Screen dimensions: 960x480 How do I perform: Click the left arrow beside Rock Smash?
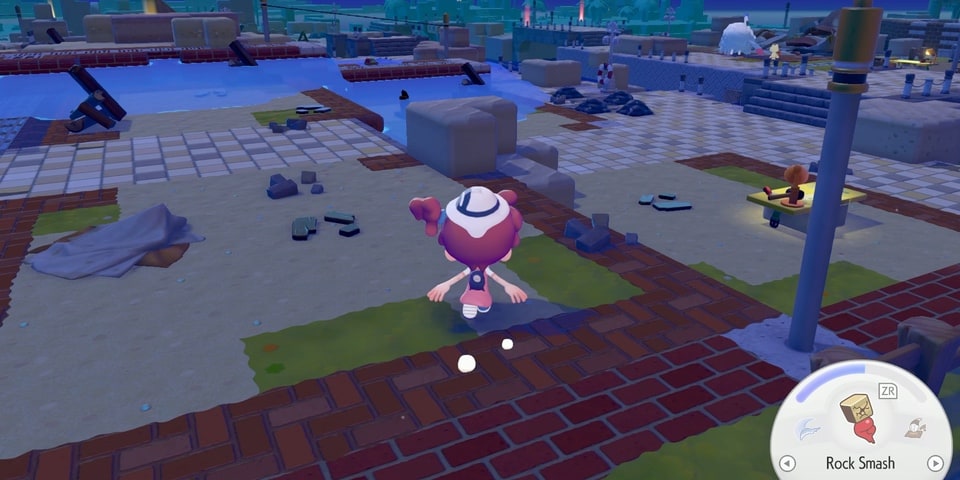[787, 463]
